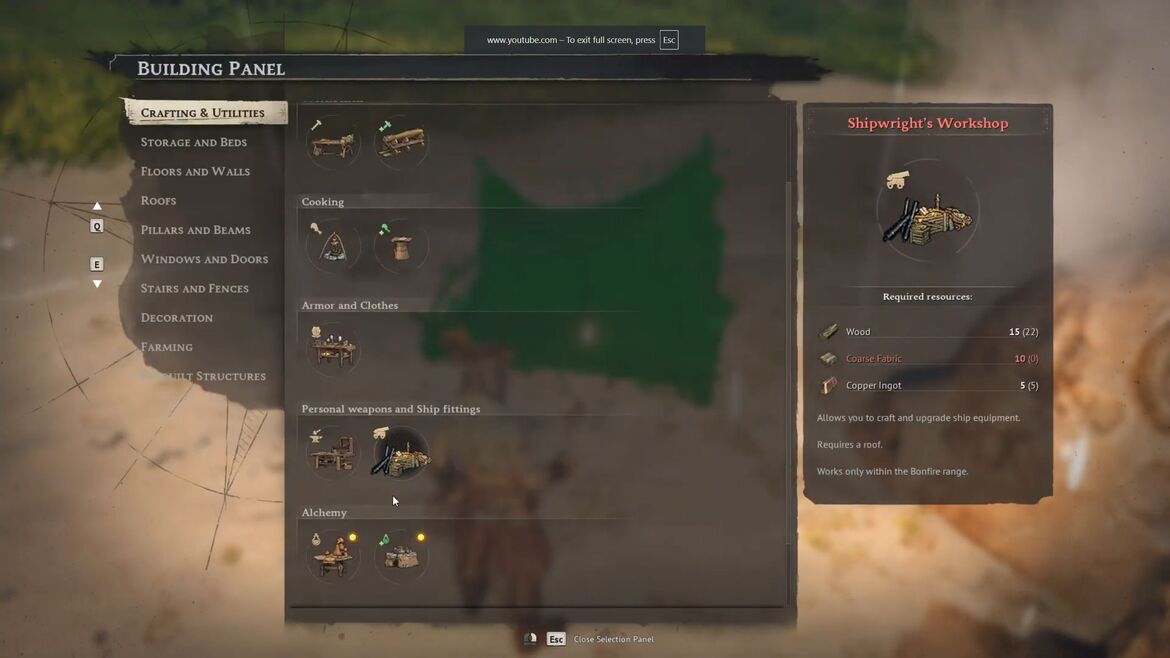Pick the workbench with the hammer icon
The image size is (1170, 658).
pyautogui.click(x=333, y=143)
